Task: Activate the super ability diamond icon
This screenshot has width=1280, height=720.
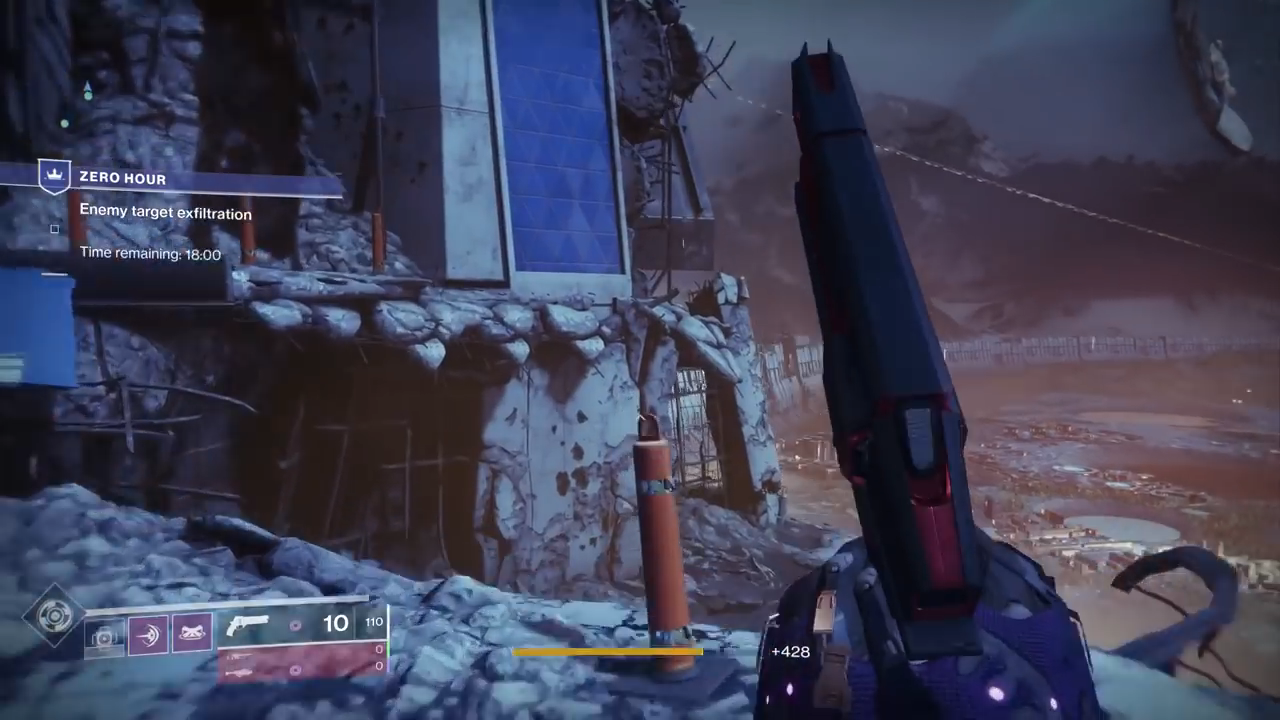Action: tap(53, 616)
